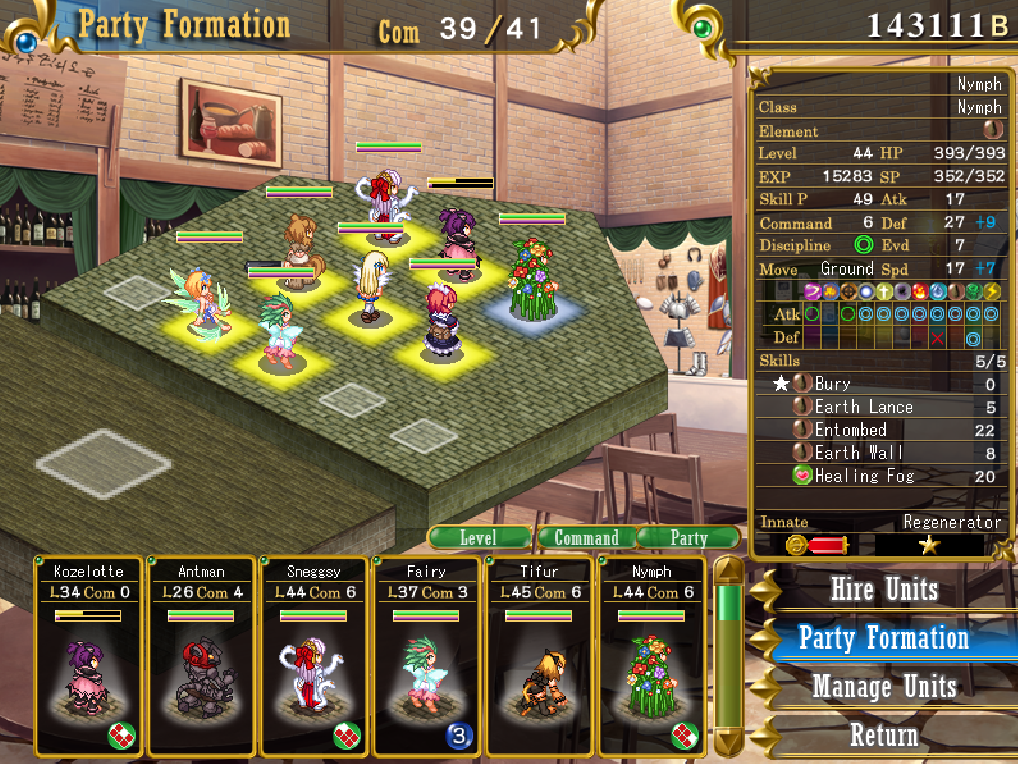Click the Earth Wall skill row
This screenshot has height=764, width=1018.
pos(880,453)
